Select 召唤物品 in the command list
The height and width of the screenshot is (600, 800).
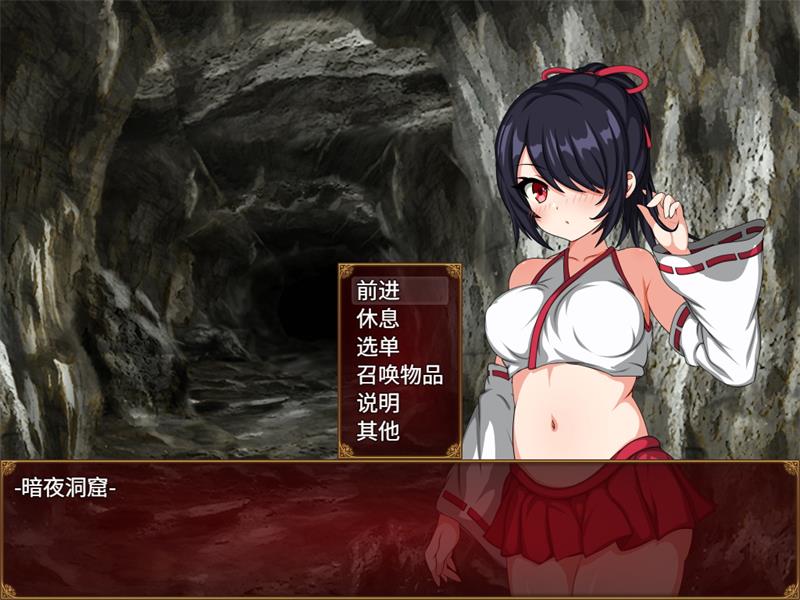coord(399,376)
